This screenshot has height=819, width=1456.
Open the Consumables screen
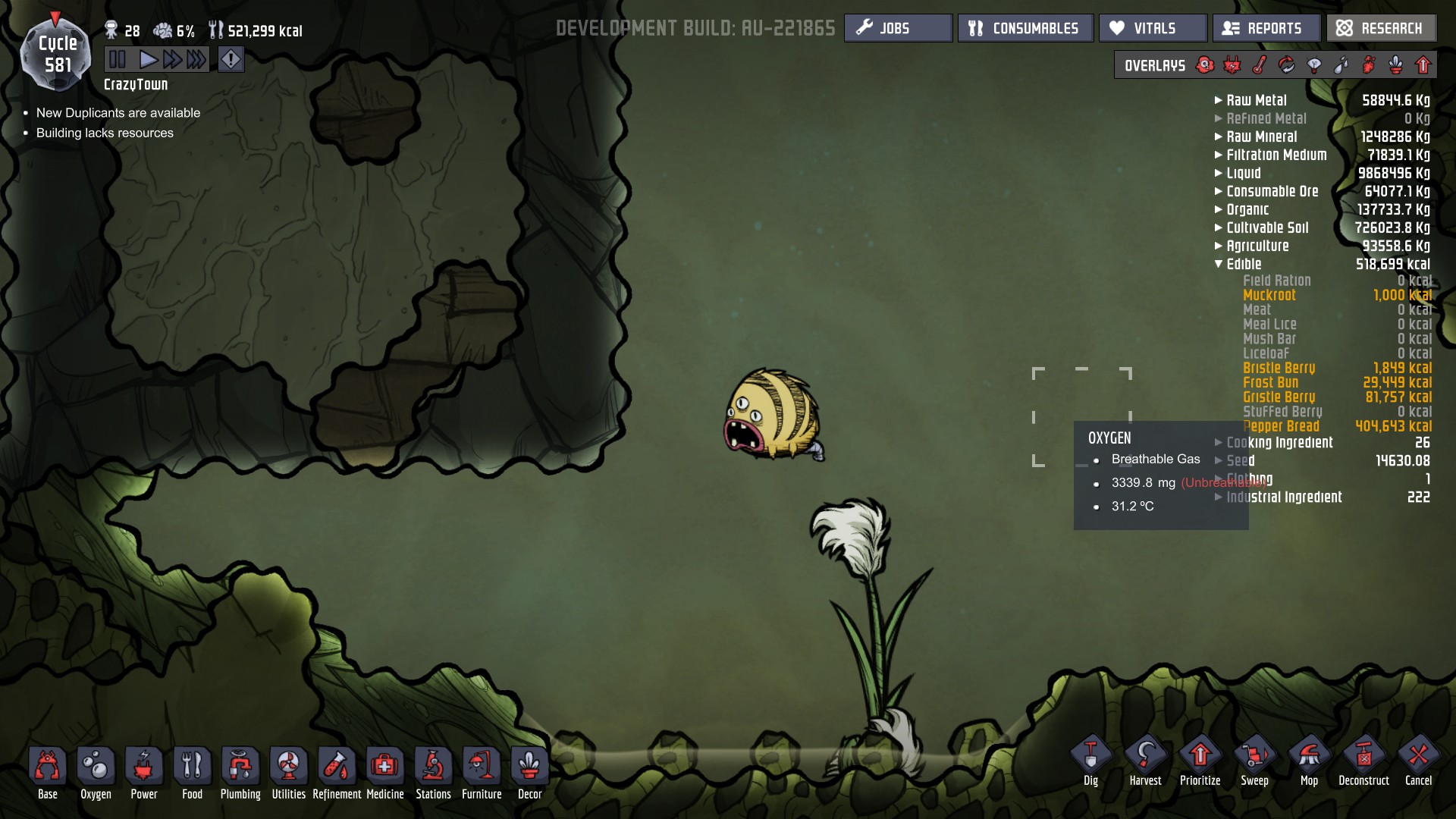[x=1025, y=28]
